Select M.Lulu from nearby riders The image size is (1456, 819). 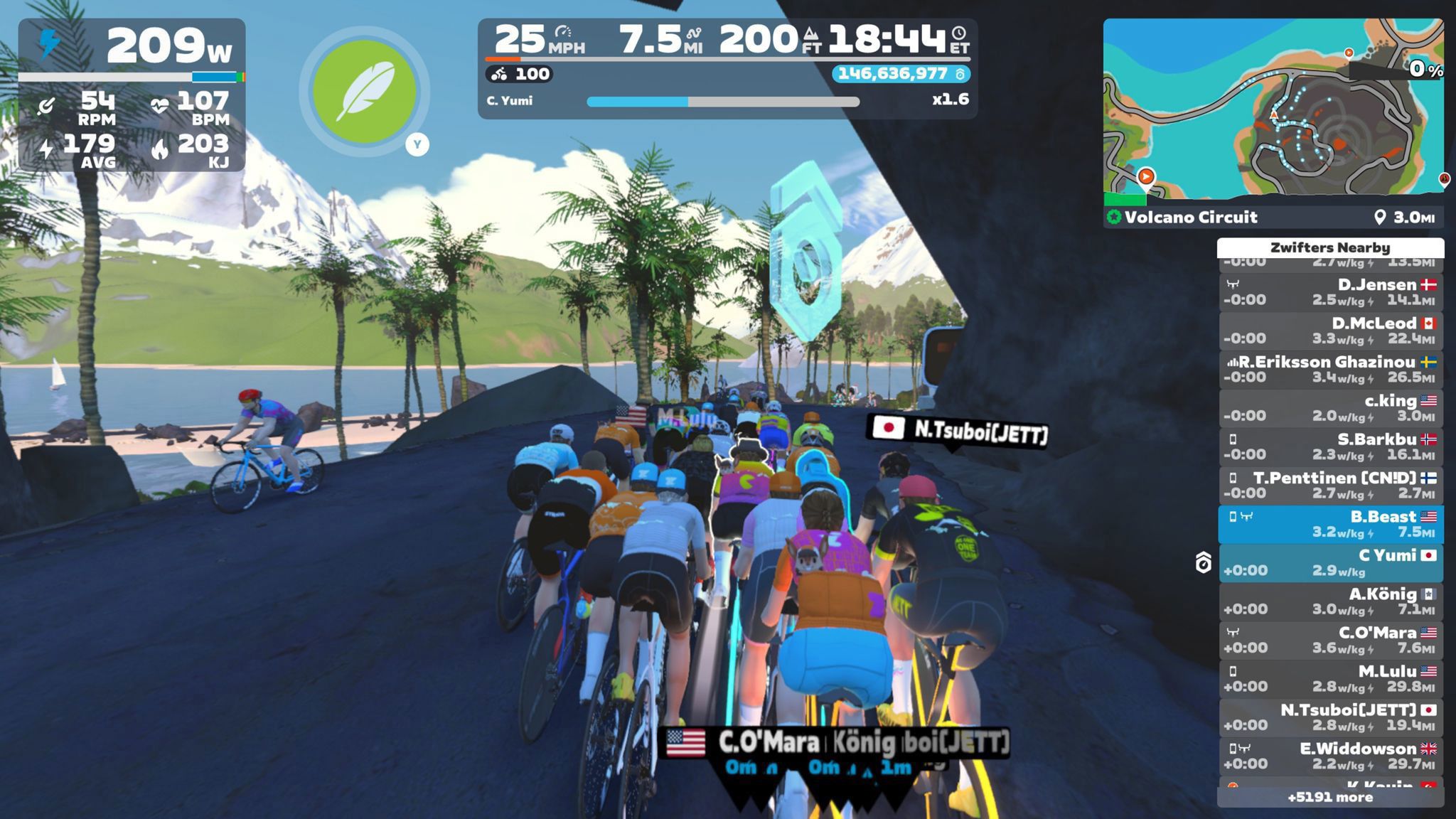coord(1330,679)
